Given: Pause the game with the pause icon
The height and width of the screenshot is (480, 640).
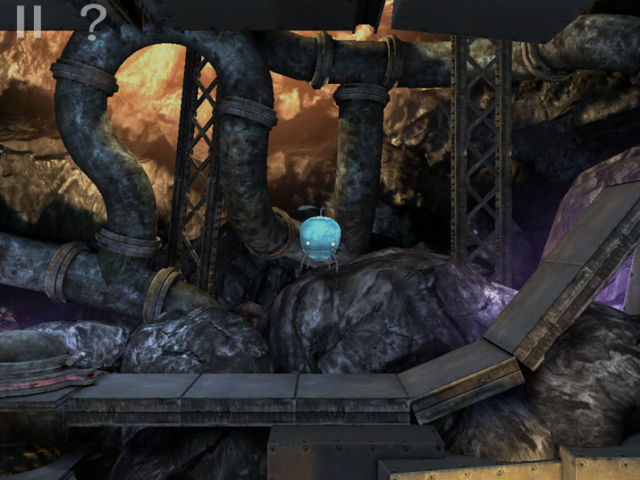Looking at the screenshot, I should (x=28, y=21).
